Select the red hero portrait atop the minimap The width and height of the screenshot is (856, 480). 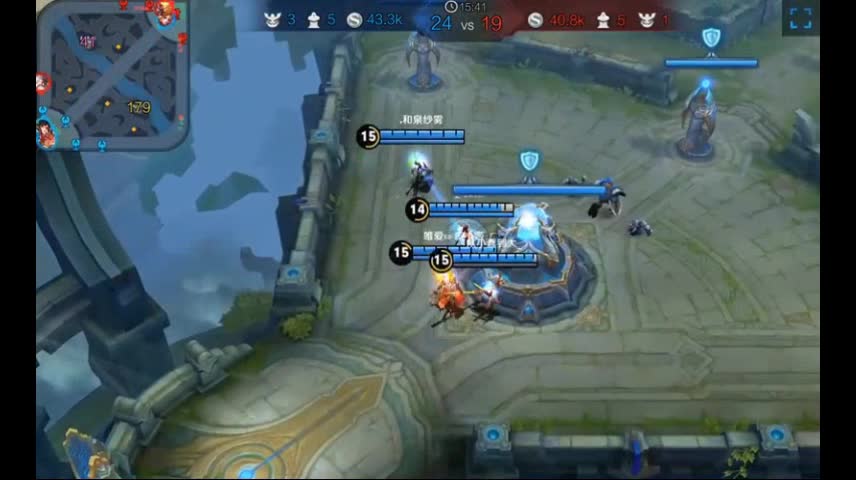pyautogui.click(x=165, y=11)
